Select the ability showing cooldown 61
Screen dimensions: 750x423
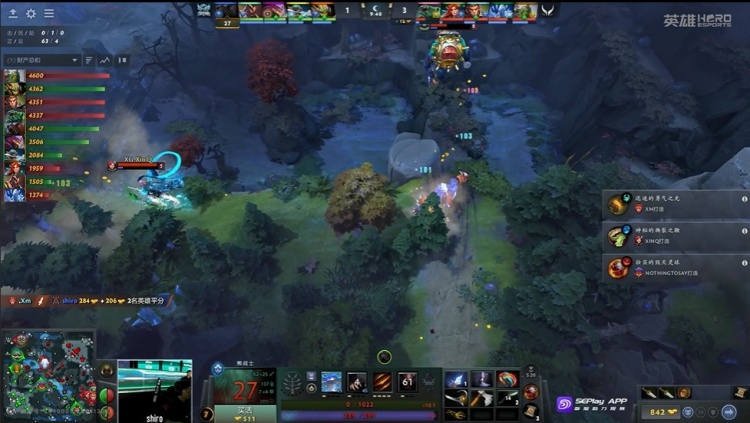point(408,382)
